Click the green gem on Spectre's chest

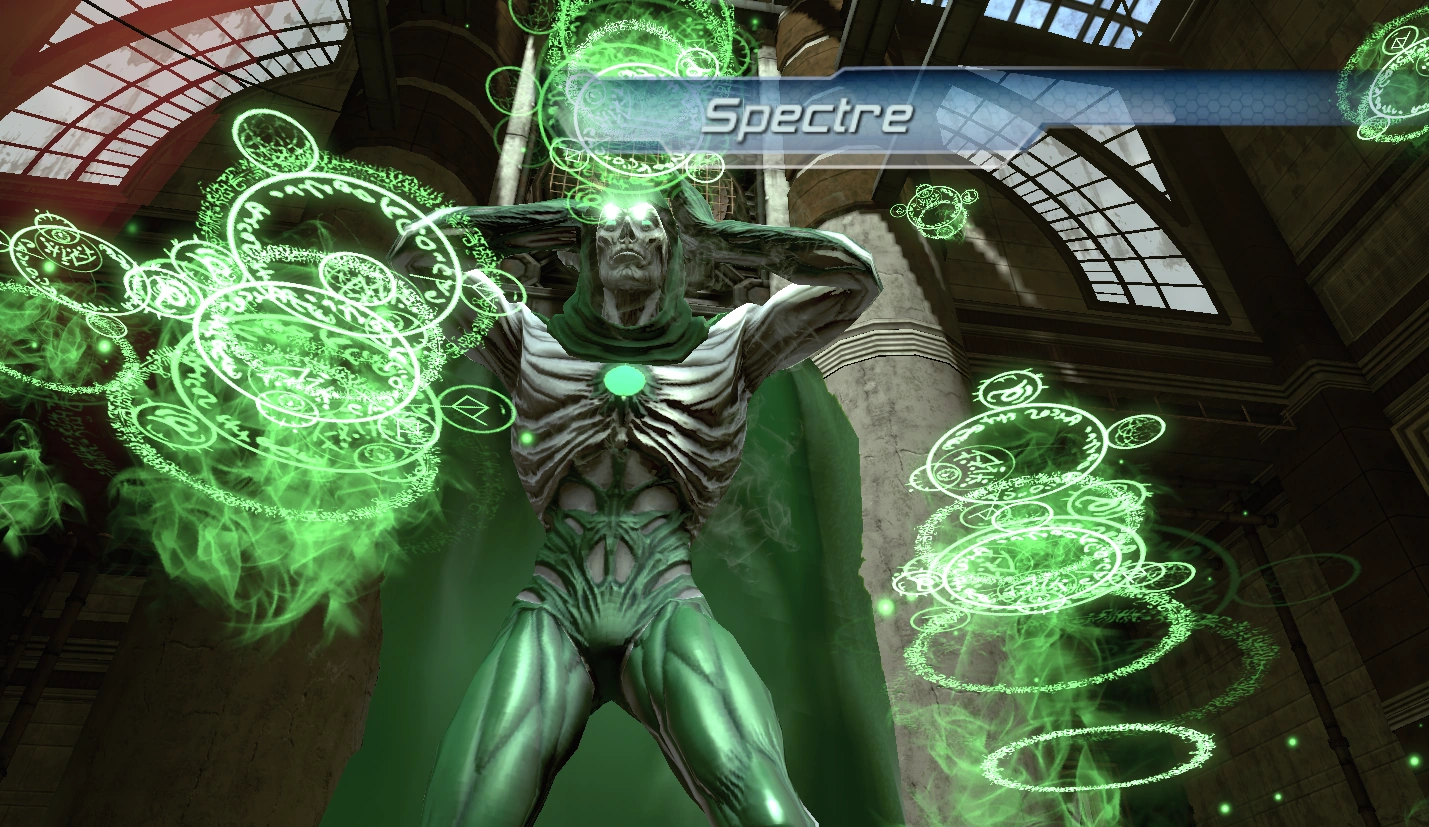[625, 378]
